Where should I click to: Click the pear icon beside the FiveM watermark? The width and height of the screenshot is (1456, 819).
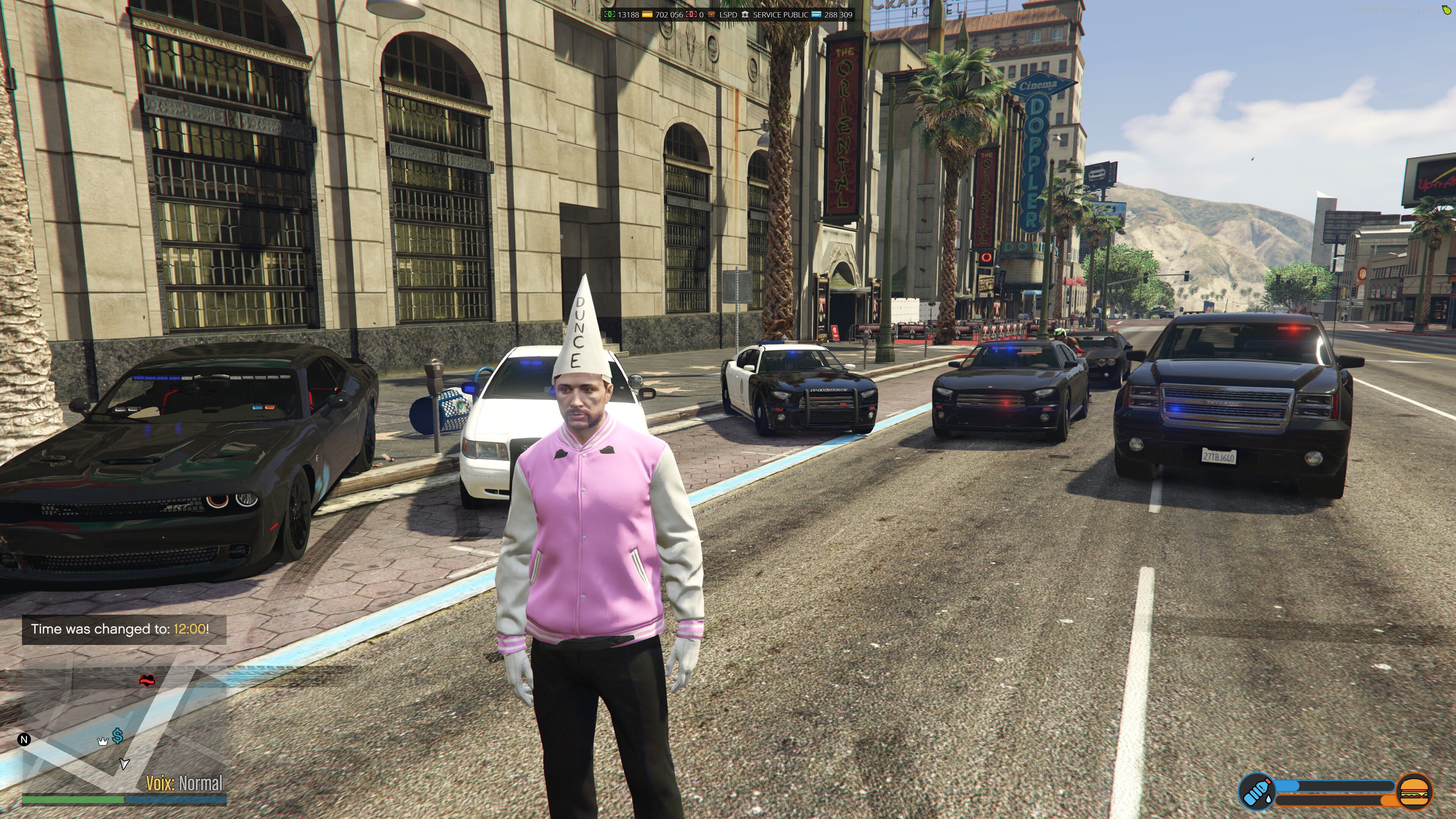(1447, 9)
